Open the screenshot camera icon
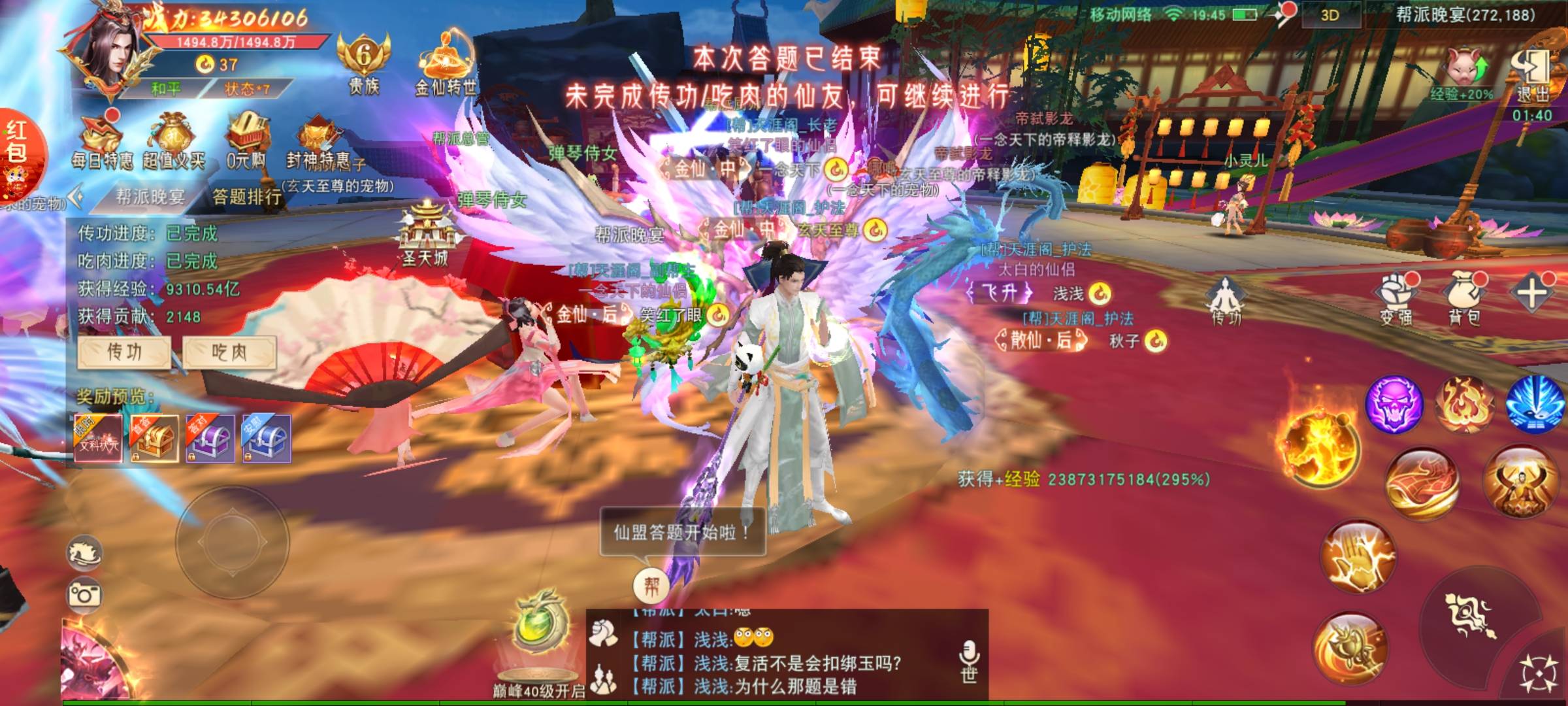Viewport: 1568px width, 706px height. tap(85, 595)
